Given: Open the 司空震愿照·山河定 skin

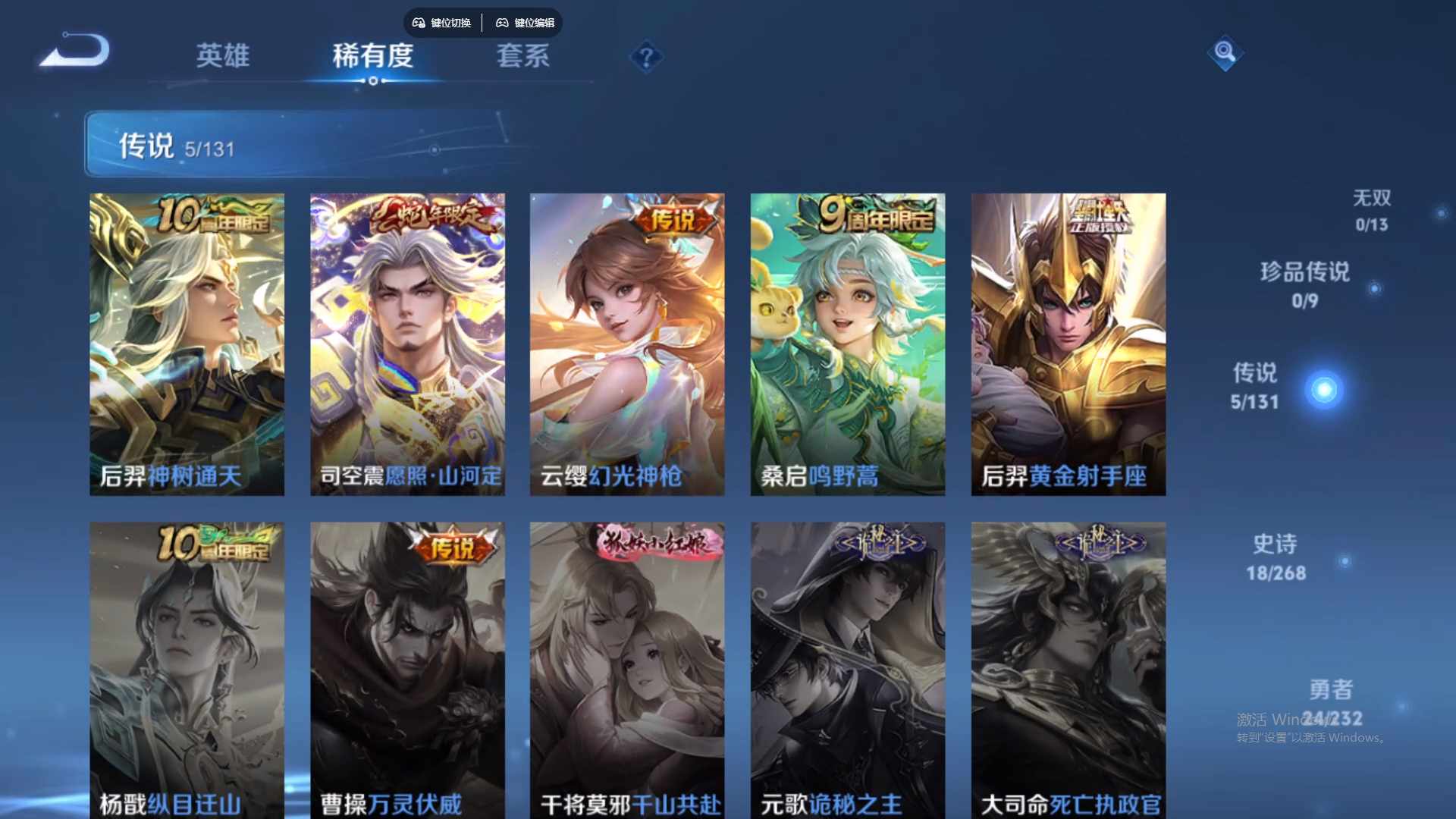Looking at the screenshot, I should point(407,341).
